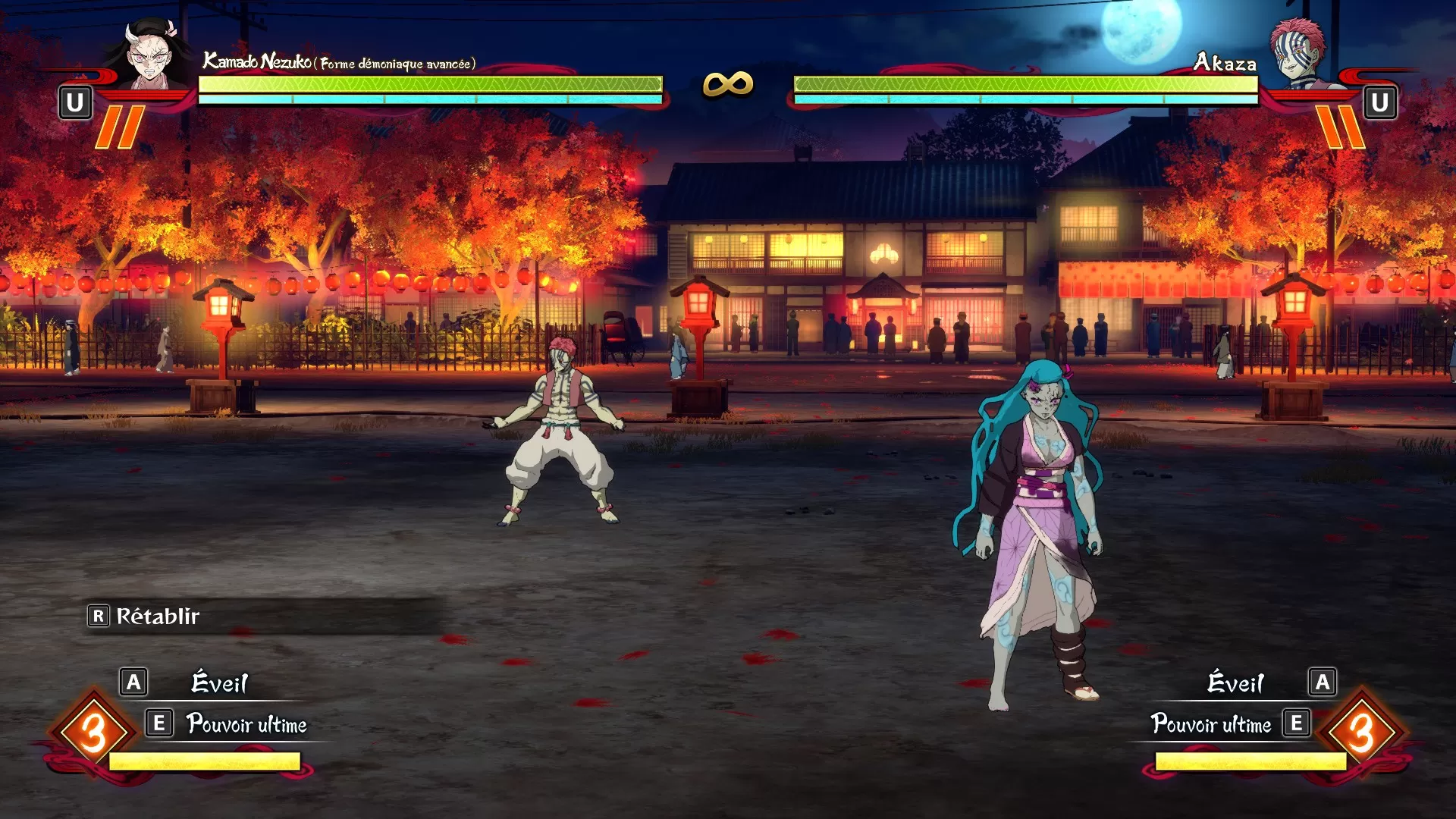1456x819 pixels.
Task: Click the U icon under Akaza's portrait
Action: point(1382,100)
